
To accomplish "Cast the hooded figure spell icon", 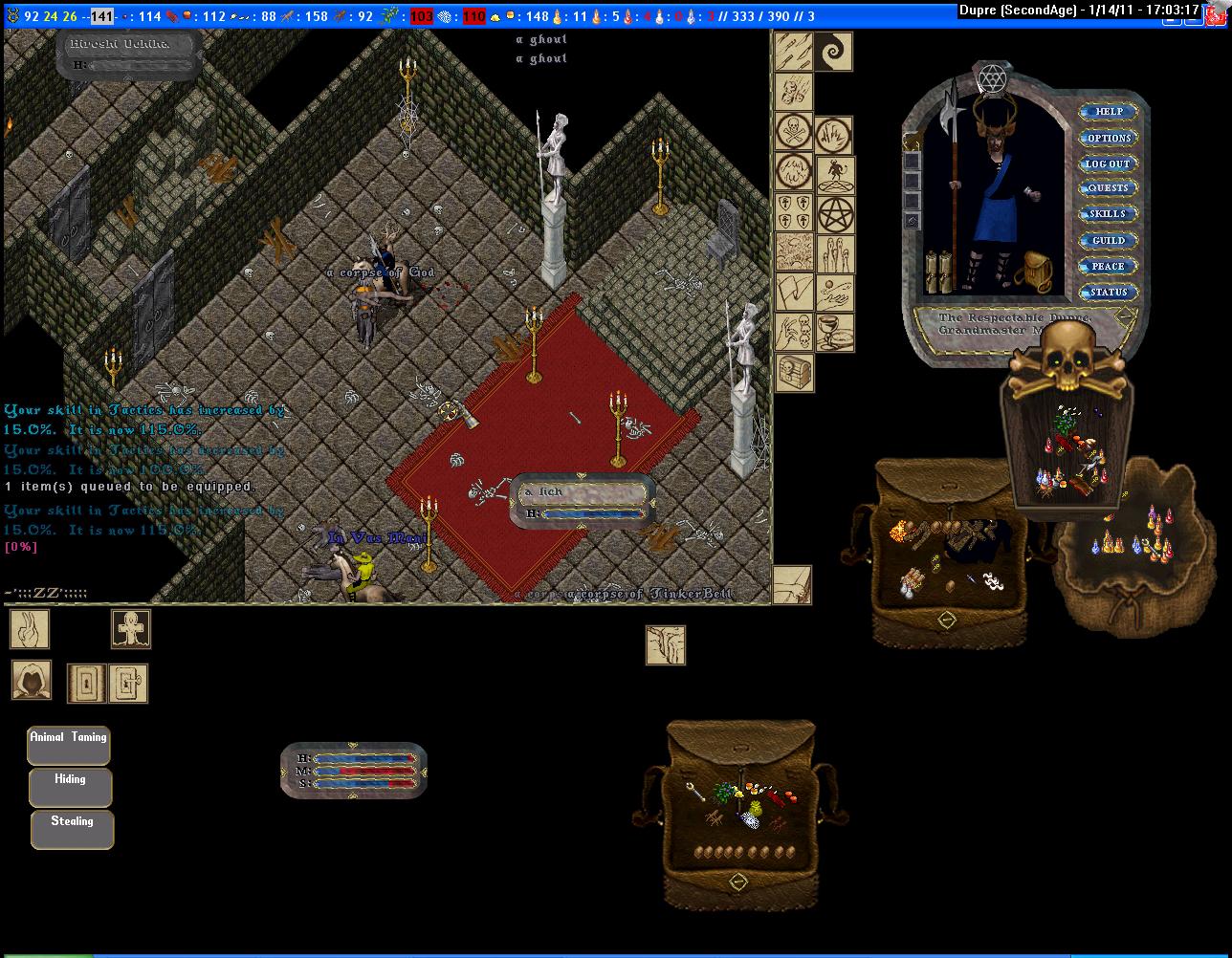I will [32, 680].
